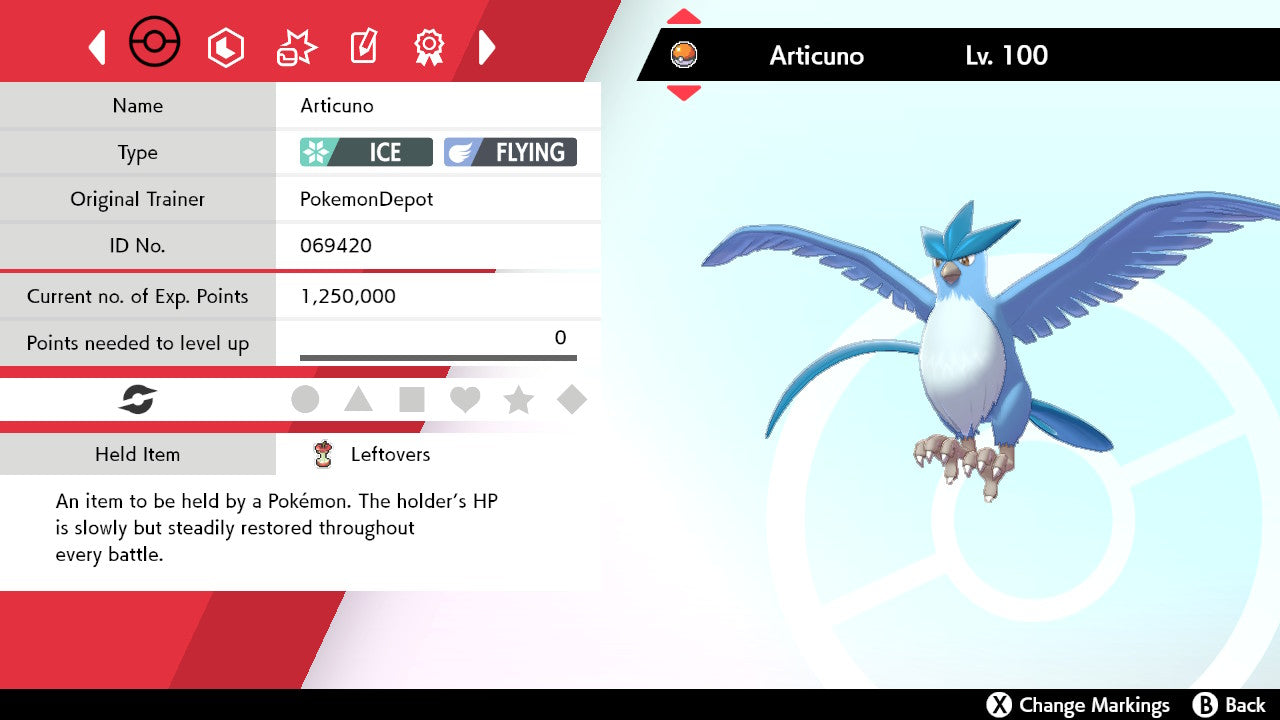Viewport: 1280px width, 720px height.
Task: Switch to the hexagon stats tab
Action: pos(225,47)
